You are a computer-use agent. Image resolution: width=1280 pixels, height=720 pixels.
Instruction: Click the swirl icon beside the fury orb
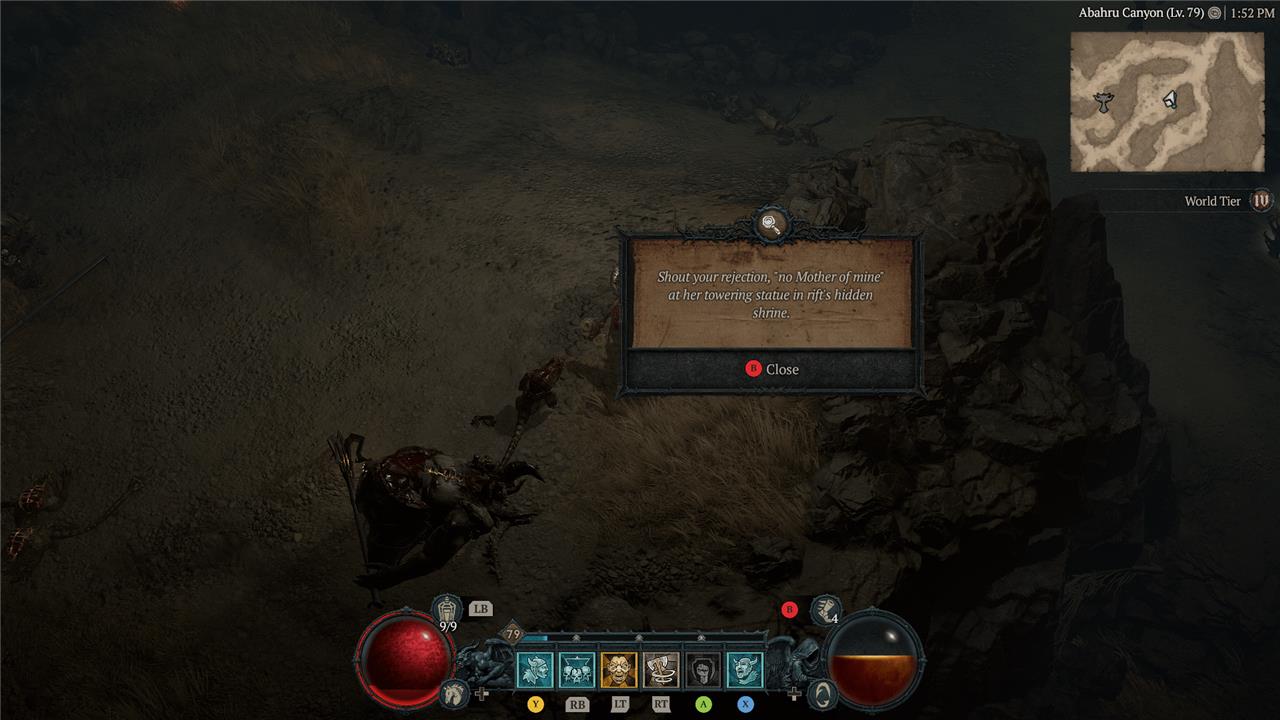point(821,692)
